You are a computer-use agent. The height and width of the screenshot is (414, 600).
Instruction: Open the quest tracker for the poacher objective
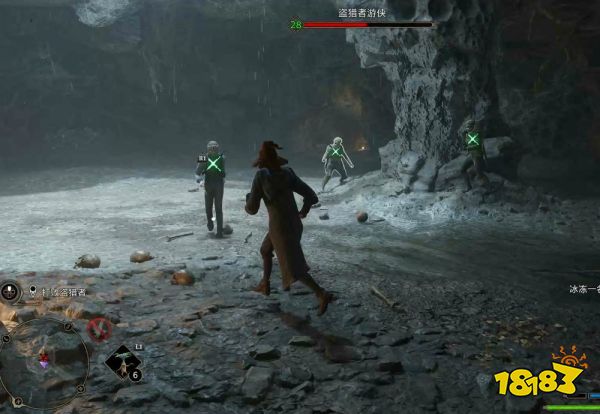tap(60, 292)
